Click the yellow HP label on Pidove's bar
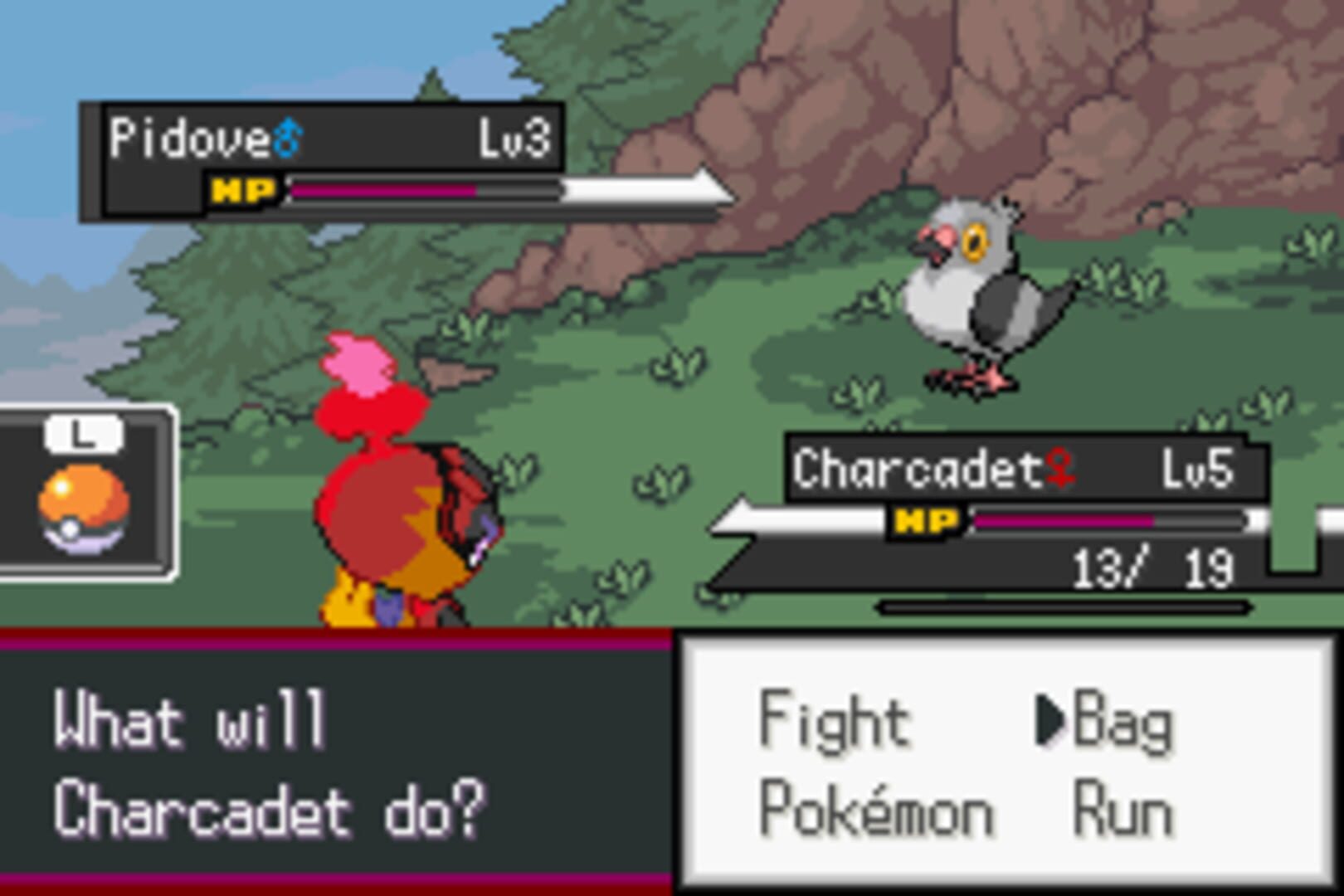Screen dimensions: 1344x896 243,191
